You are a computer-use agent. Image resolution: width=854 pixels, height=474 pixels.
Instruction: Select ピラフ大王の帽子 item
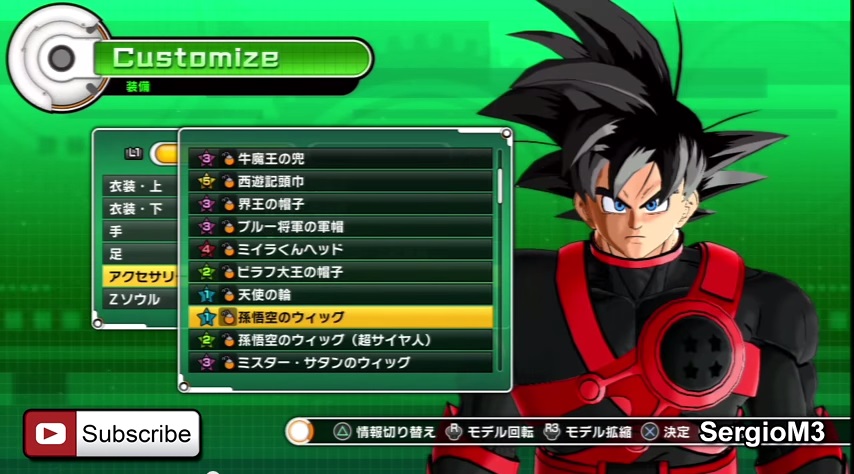340,272
